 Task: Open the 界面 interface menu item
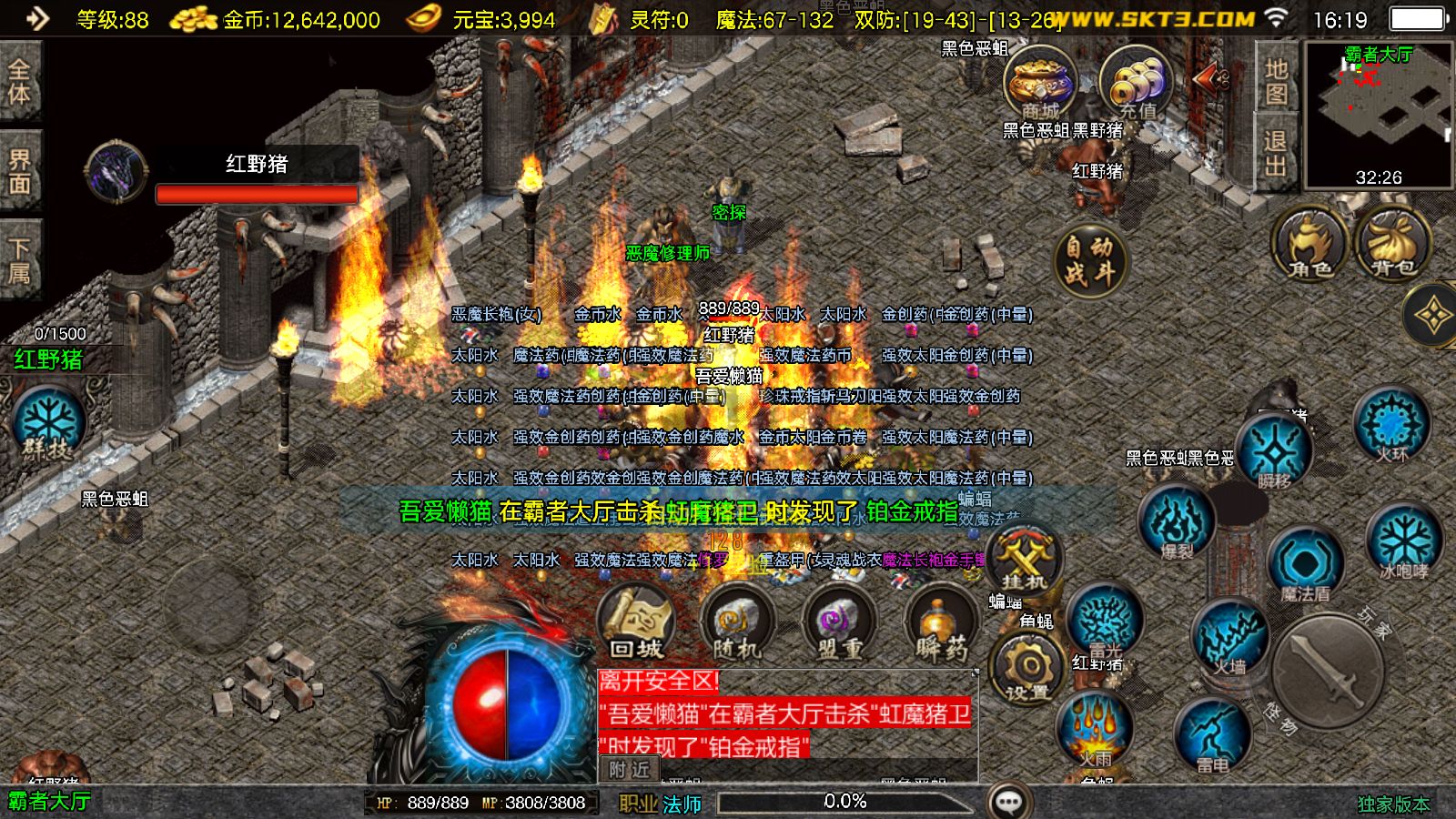[20, 171]
